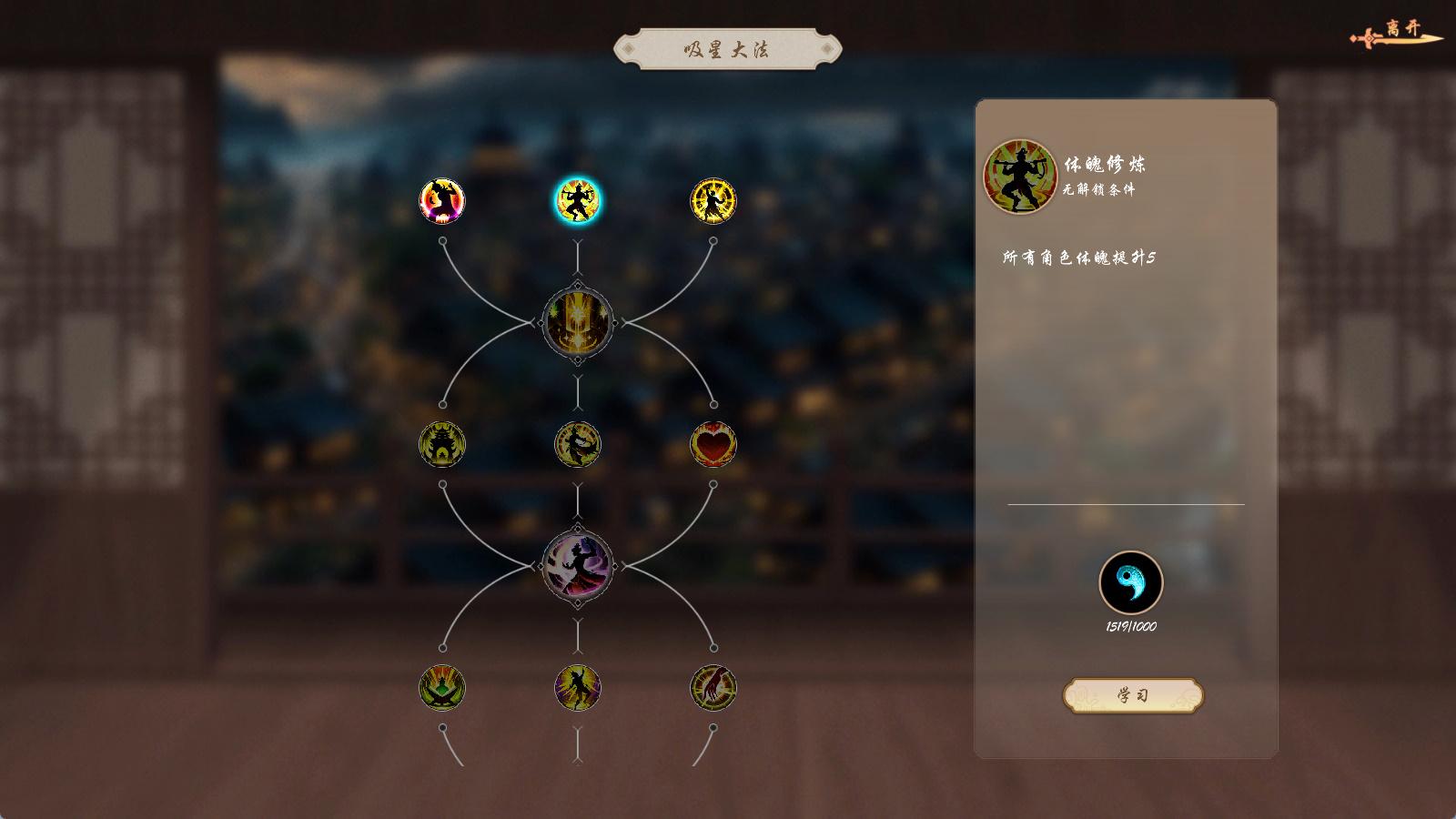Click the 体魄修炼 portrait in details panel

[1020, 177]
